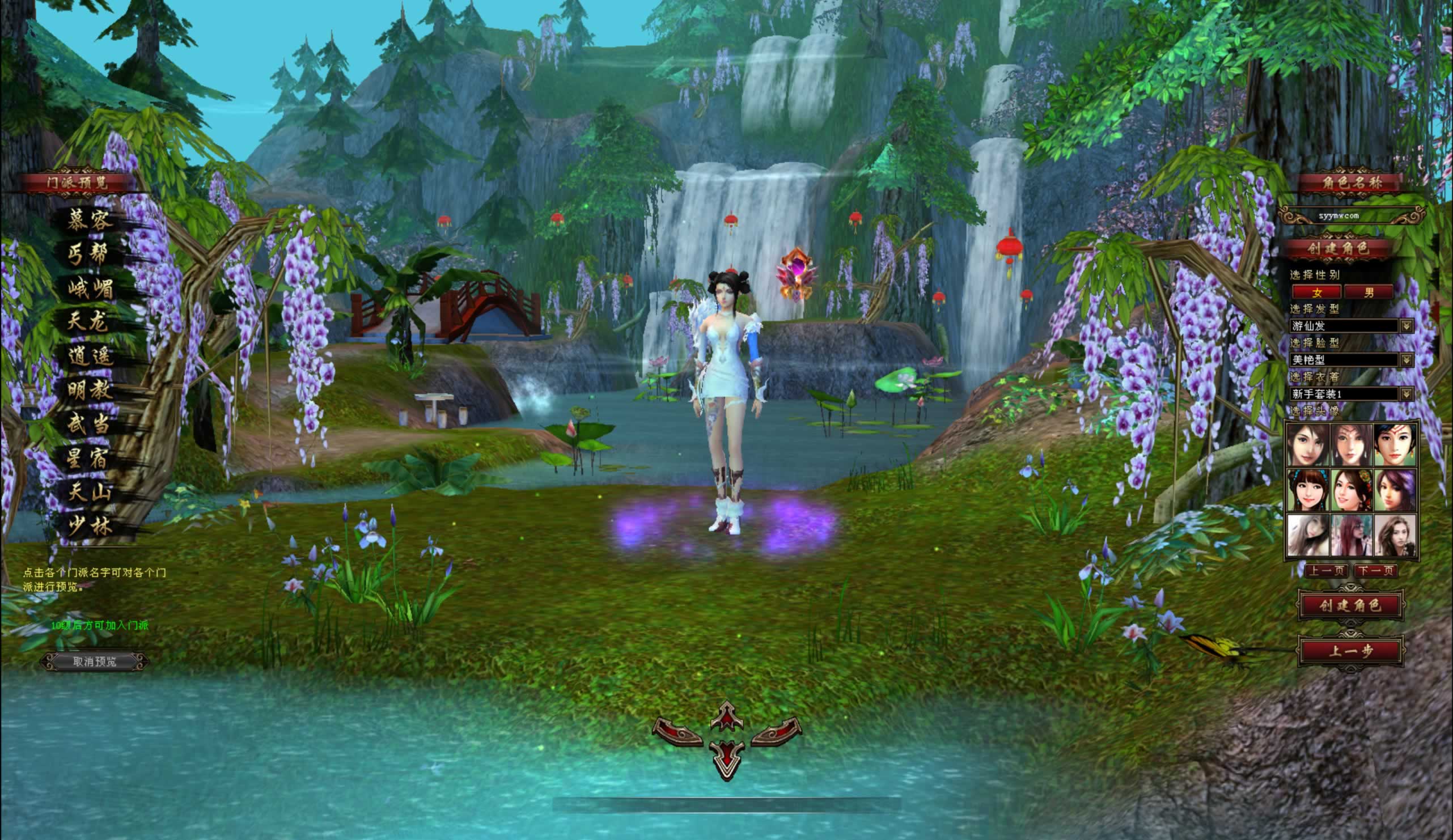Choose the 天龙 sect preview

pos(88,322)
